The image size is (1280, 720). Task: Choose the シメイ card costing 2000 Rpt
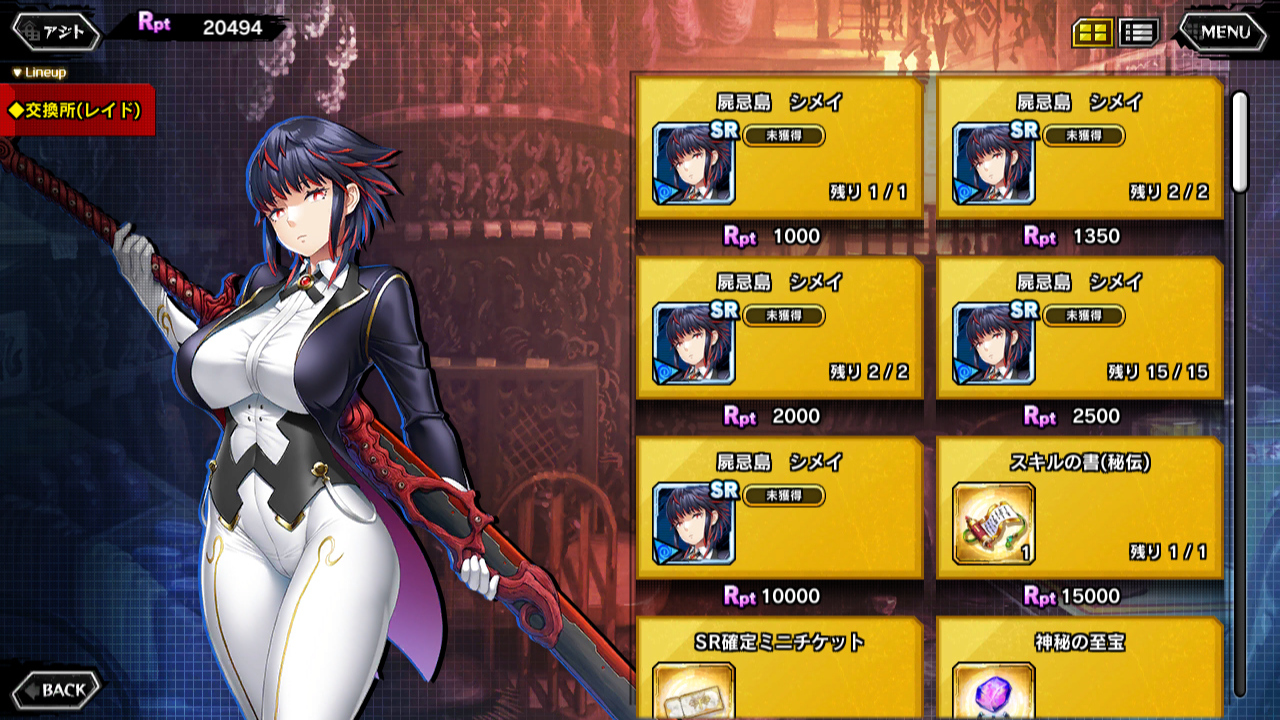[779, 329]
